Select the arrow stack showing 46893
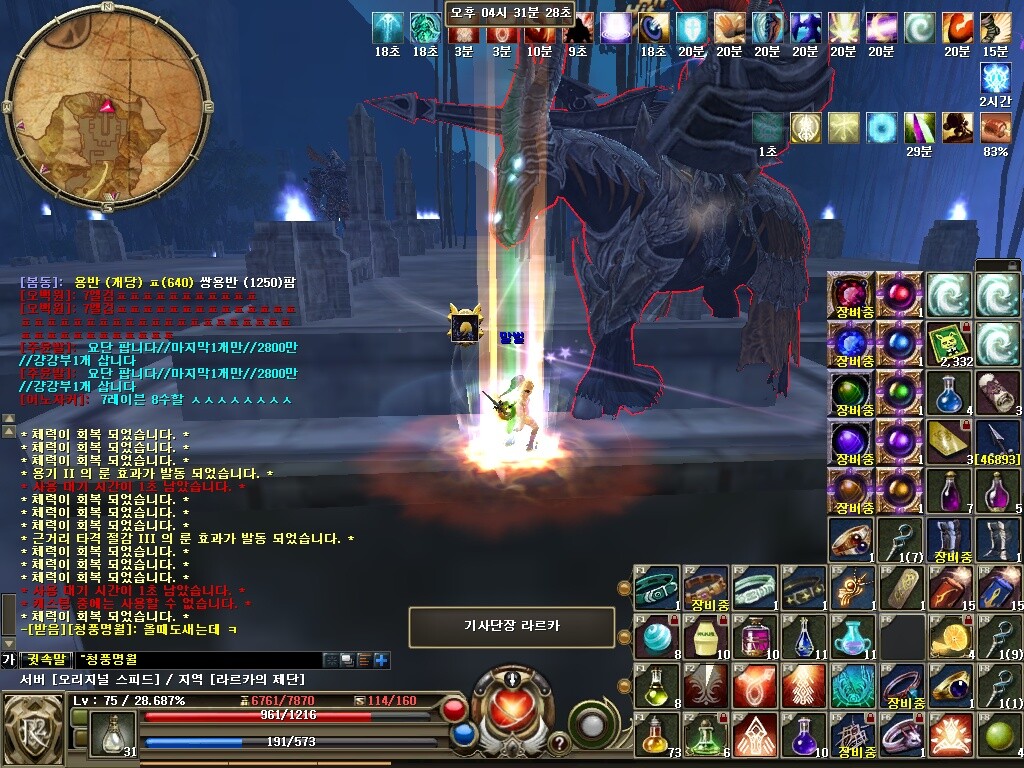1024x768 pixels. coord(997,441)
